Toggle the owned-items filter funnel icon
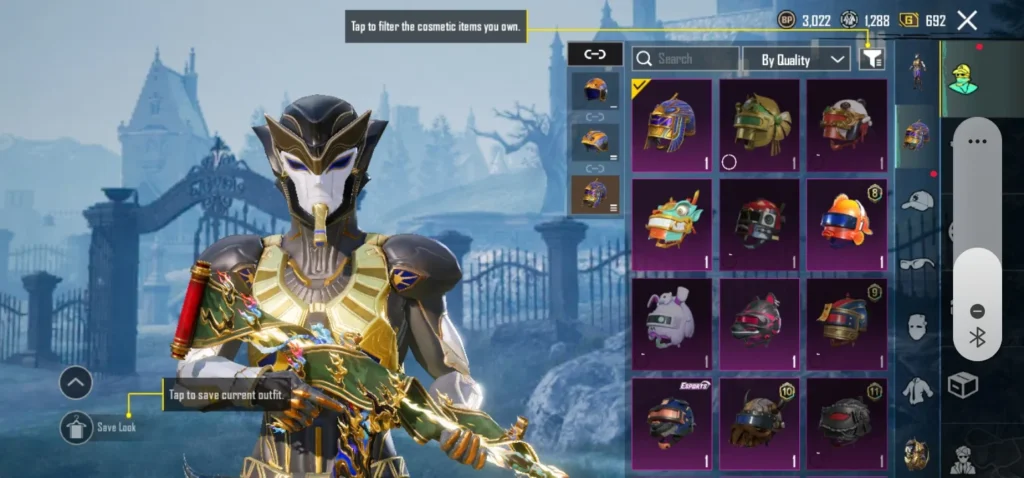 (871, 59)
